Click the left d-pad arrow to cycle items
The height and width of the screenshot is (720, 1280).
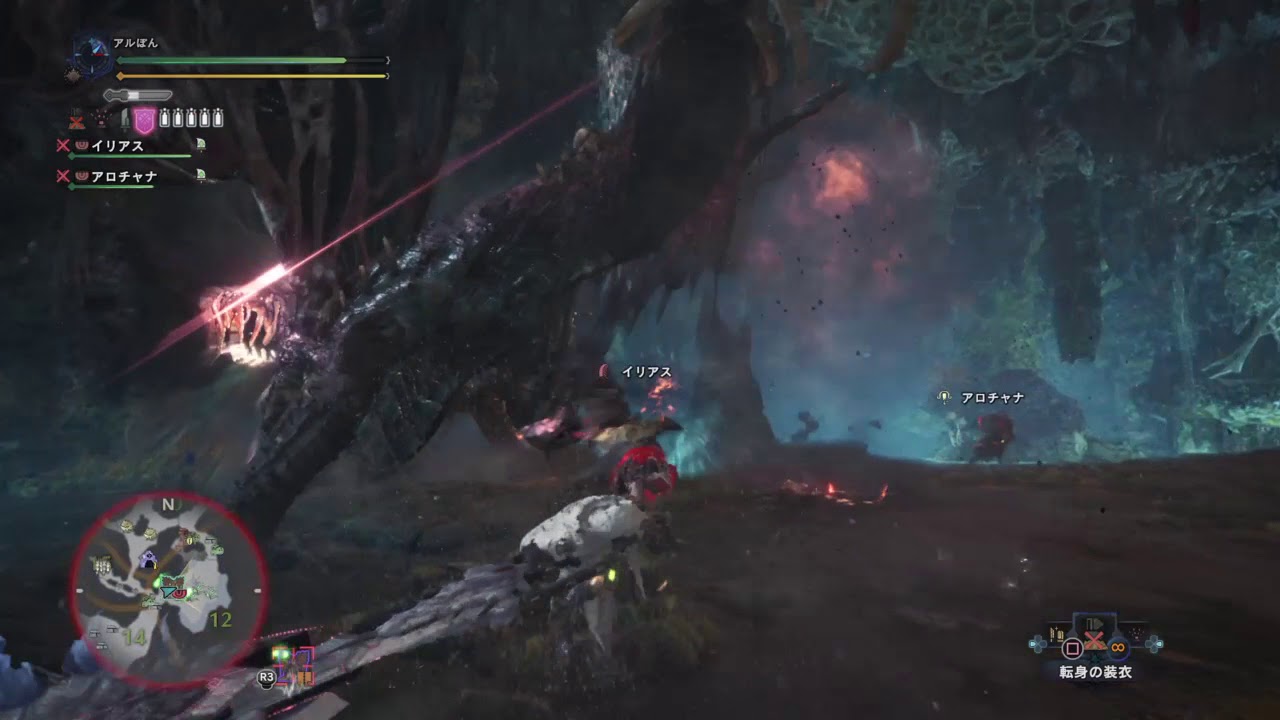pos(1033,643)
